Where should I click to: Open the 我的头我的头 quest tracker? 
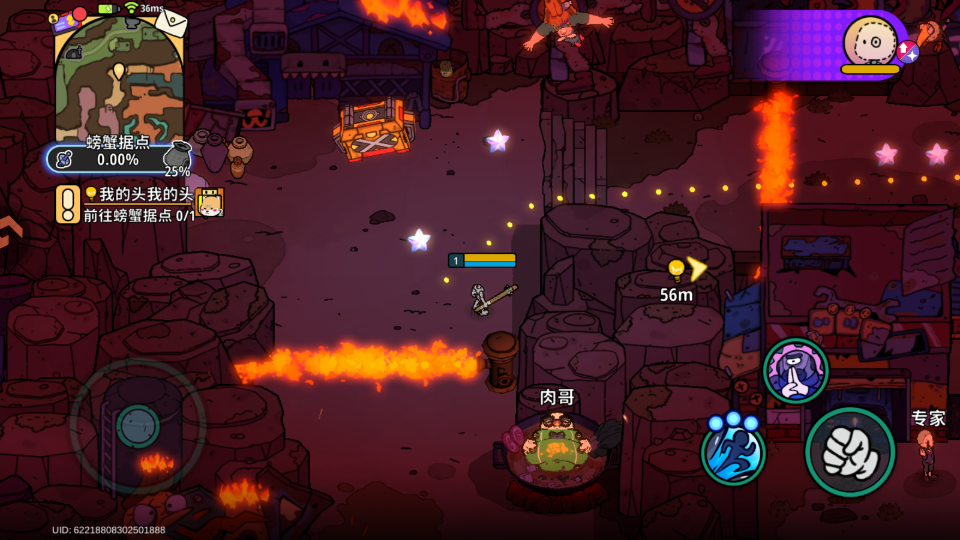138,204
